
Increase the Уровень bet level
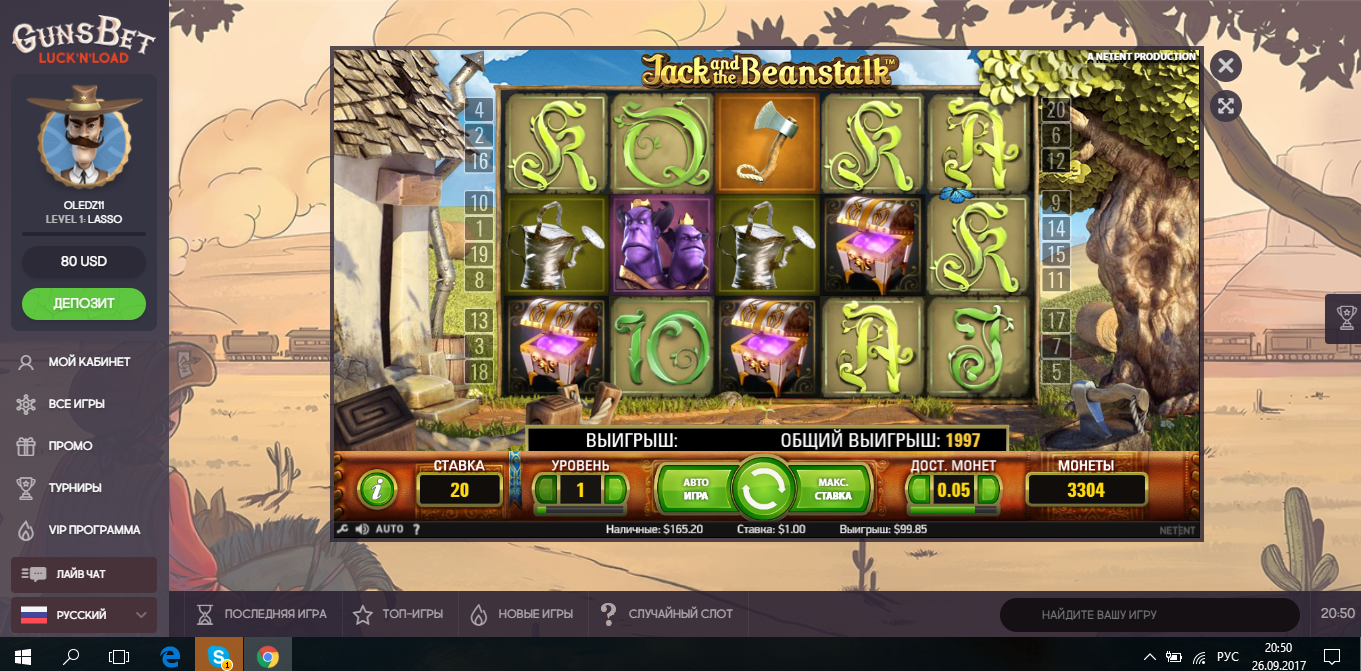tap(616, 489)
